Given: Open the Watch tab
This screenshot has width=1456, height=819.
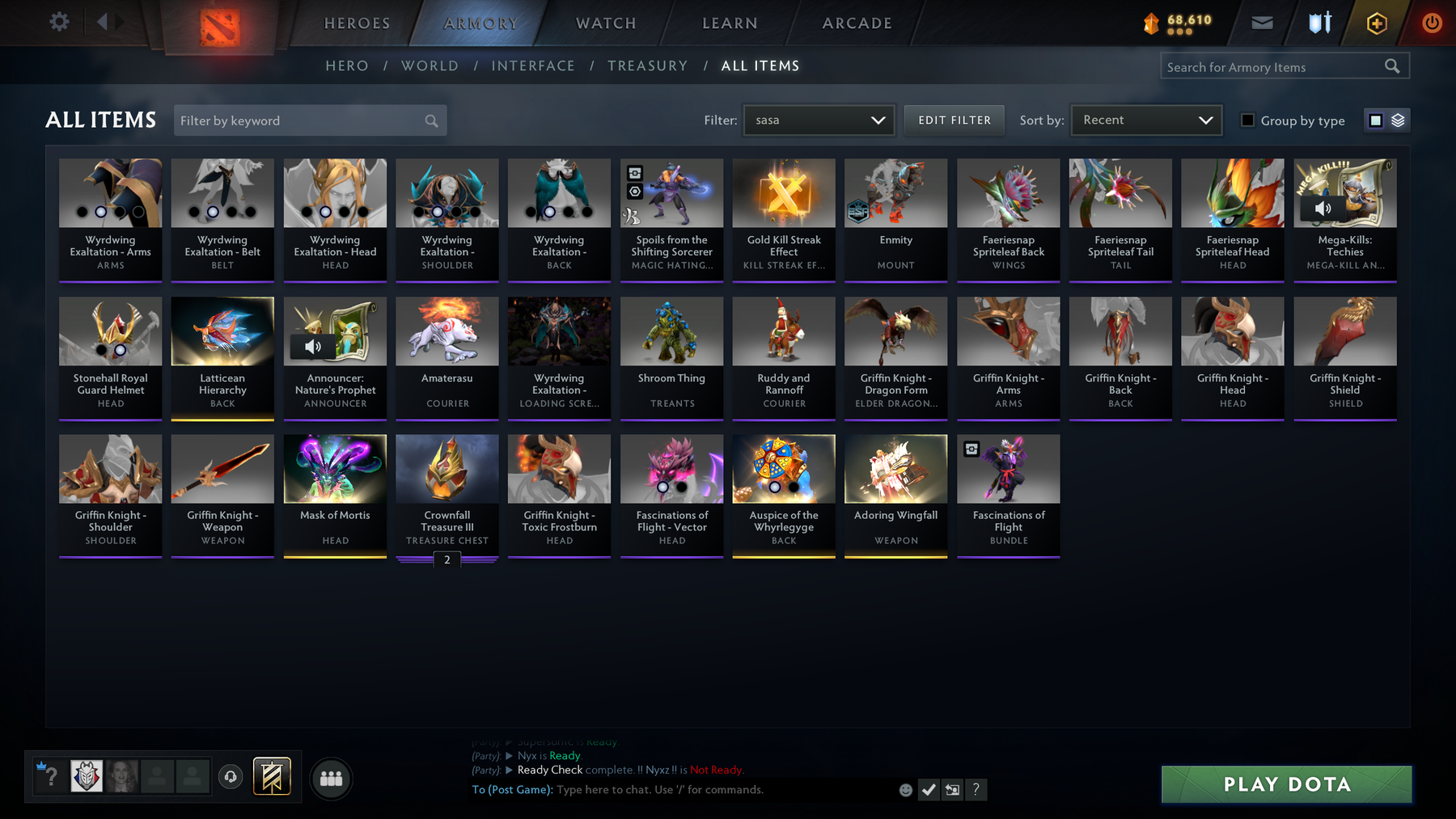Looking at the screenshot, I should point(606,23).
